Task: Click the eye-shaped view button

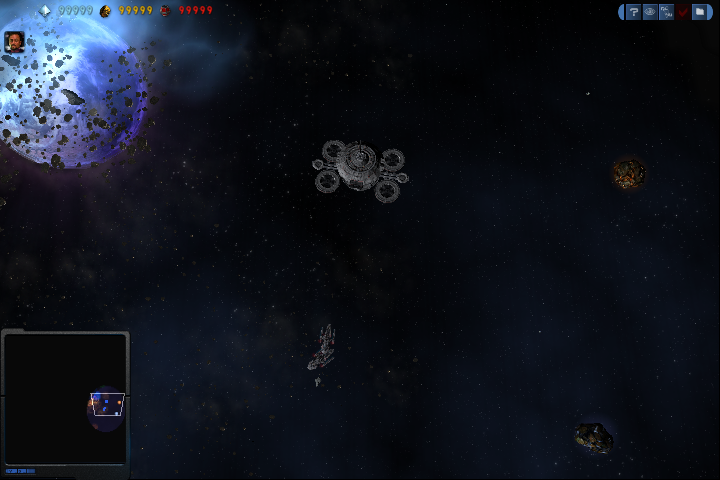Action: point(650,12)
